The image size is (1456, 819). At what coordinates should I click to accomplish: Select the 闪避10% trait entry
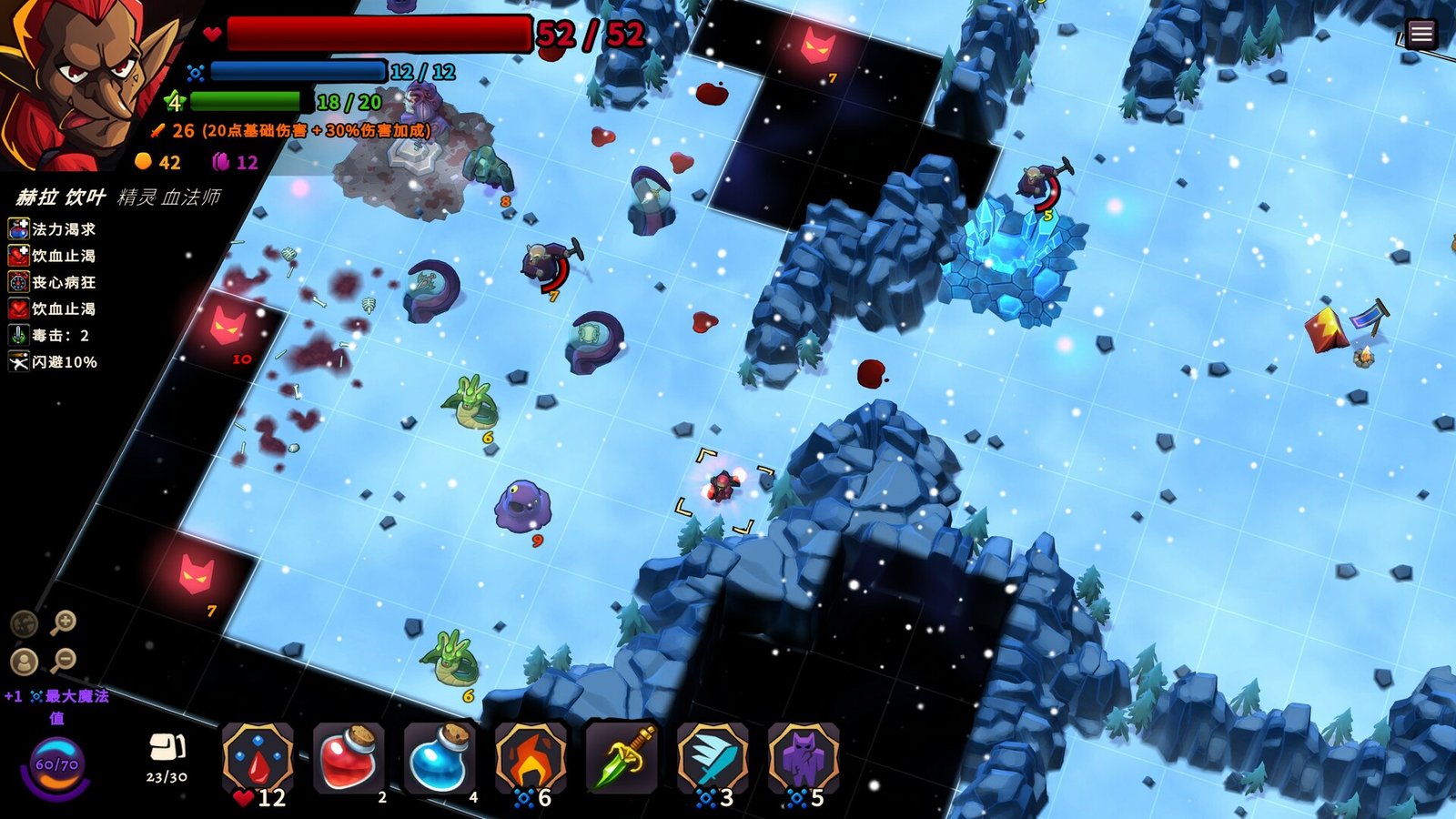(x=53, y=361)
